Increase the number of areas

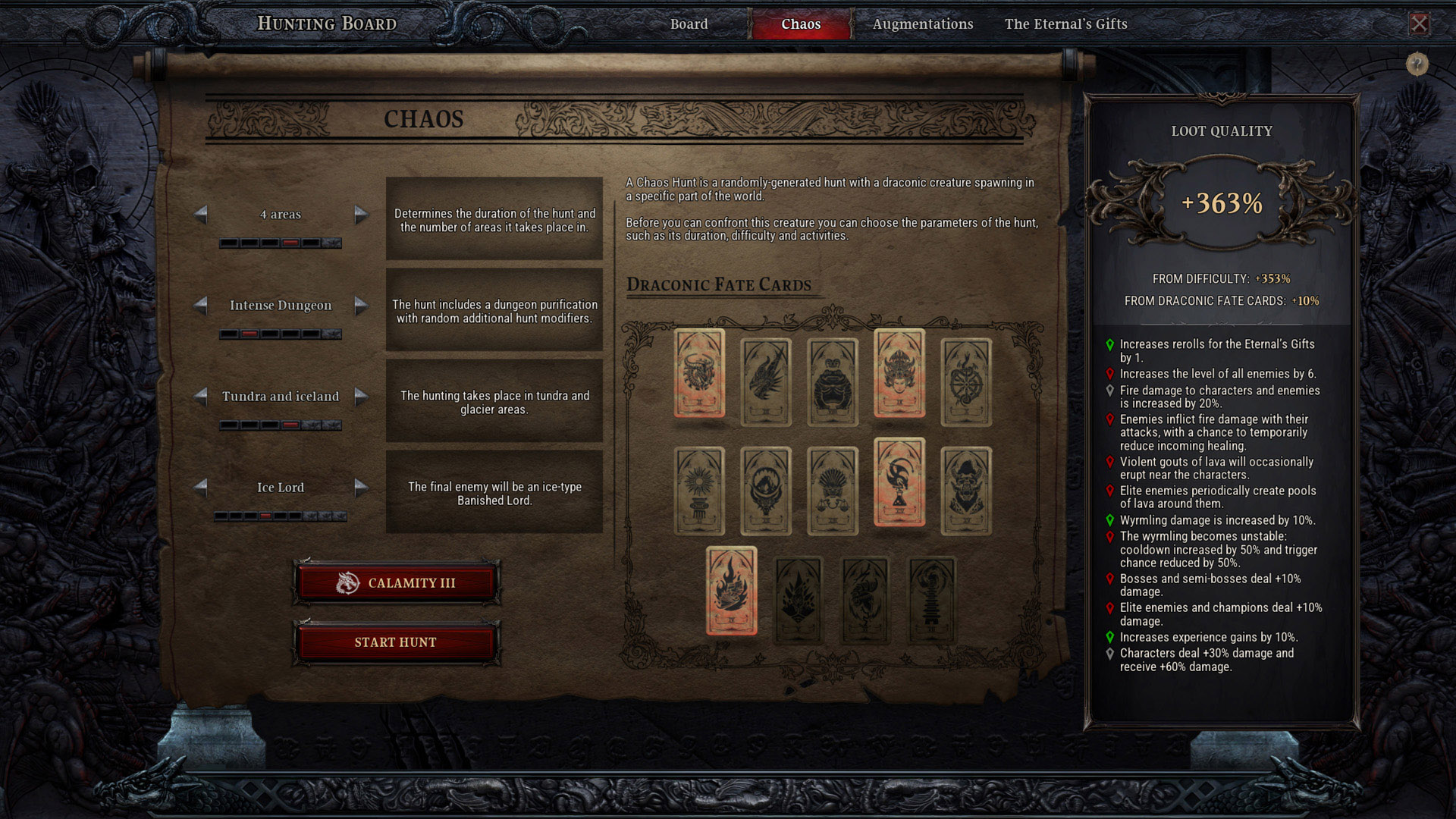[362, 215]
